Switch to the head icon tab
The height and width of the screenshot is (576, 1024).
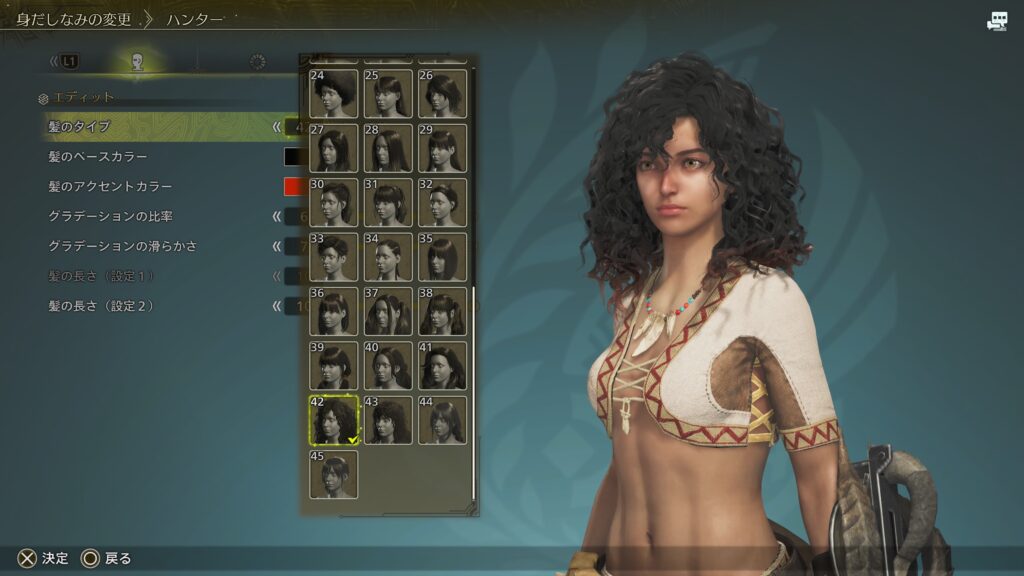(x=137, y=62)
